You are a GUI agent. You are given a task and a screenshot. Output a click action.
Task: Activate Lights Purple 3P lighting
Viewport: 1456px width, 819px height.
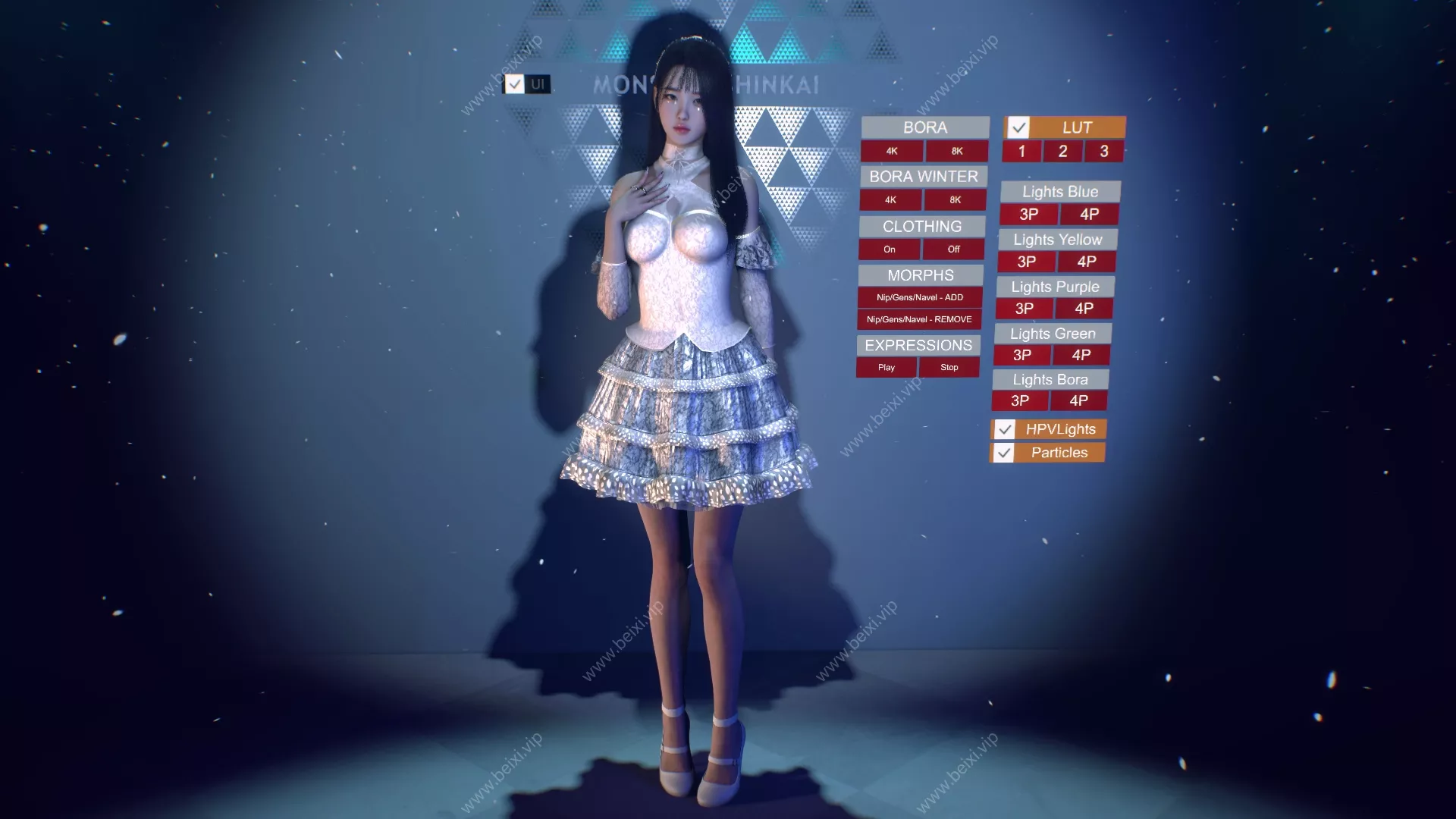click(x=1024, y=308)
